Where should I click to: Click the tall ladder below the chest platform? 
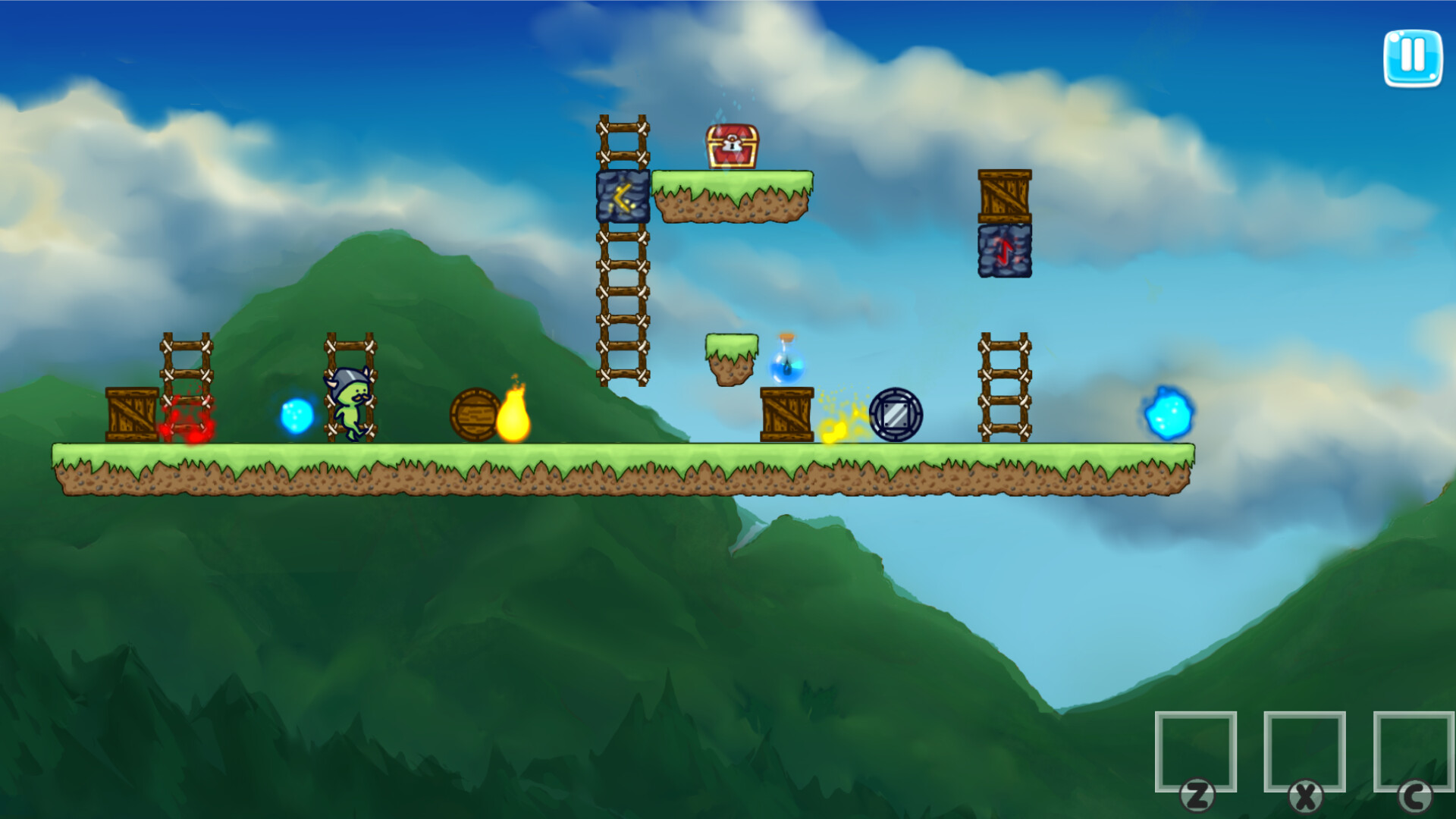pyautogui.click(x=622, y=303)
